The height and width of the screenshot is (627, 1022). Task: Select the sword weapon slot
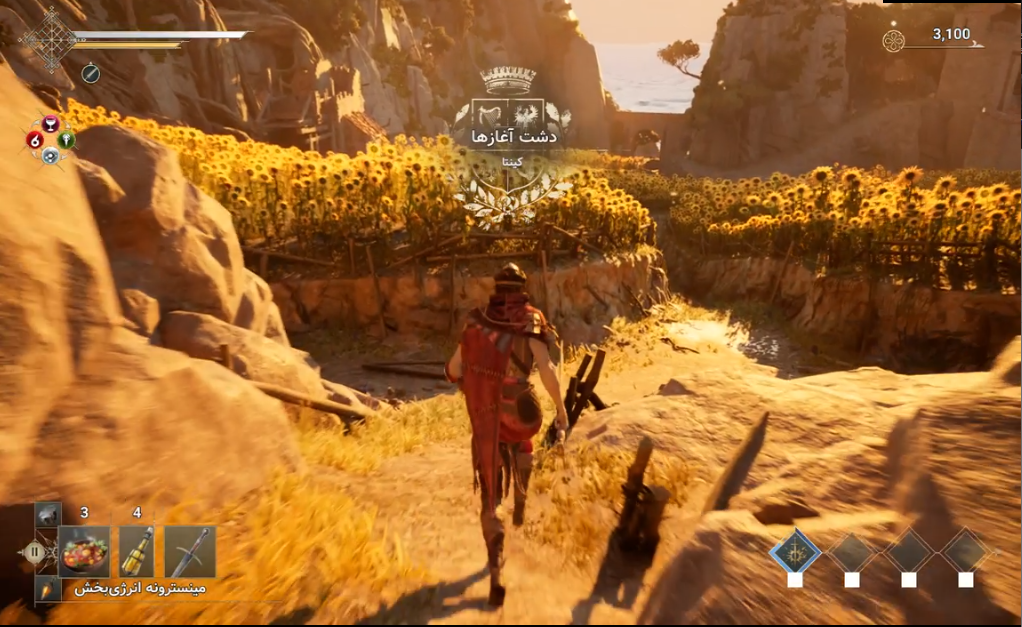pos(190,551)
